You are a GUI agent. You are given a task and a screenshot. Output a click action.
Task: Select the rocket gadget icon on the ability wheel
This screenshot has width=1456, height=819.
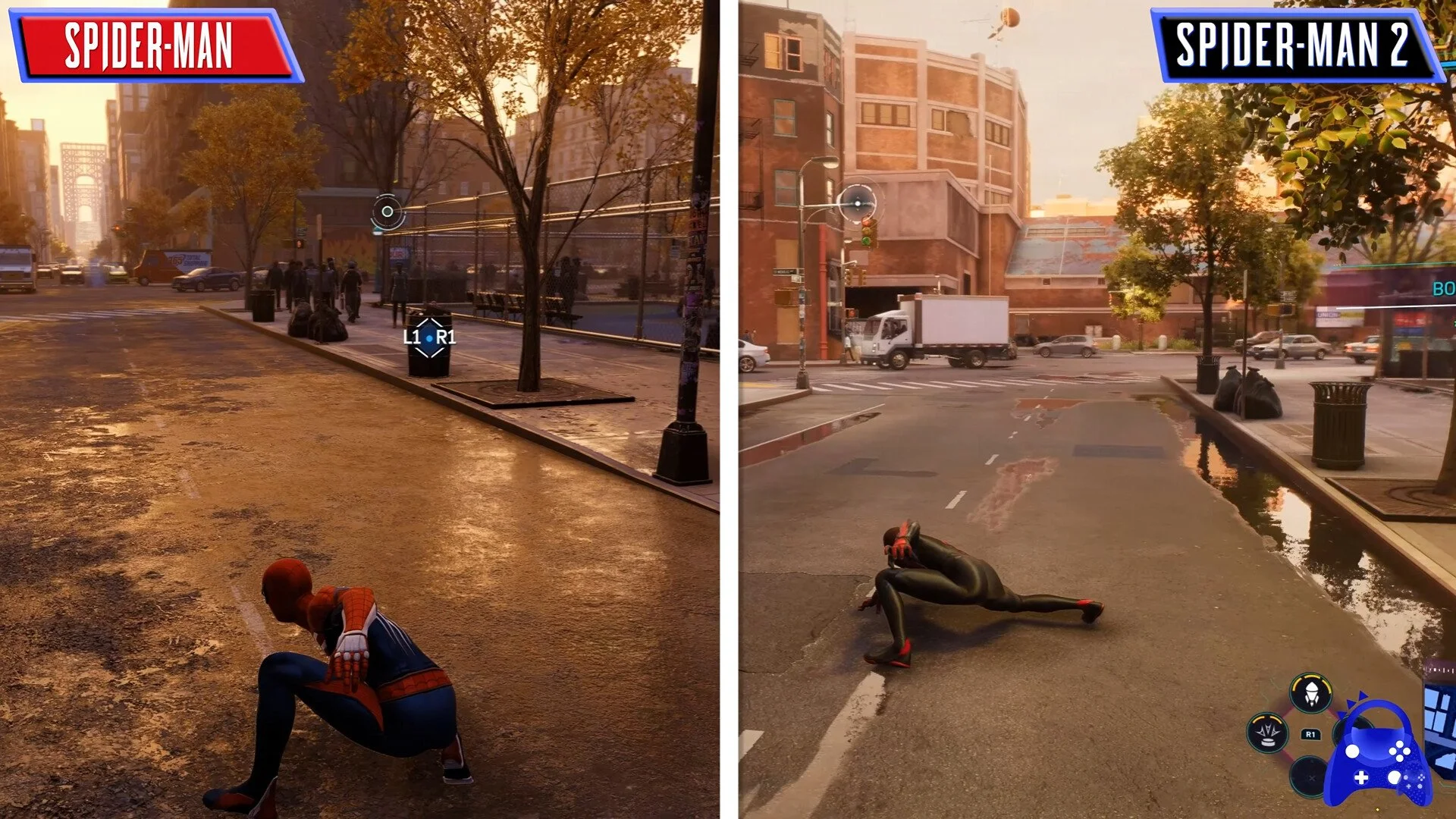point(1311,693)
